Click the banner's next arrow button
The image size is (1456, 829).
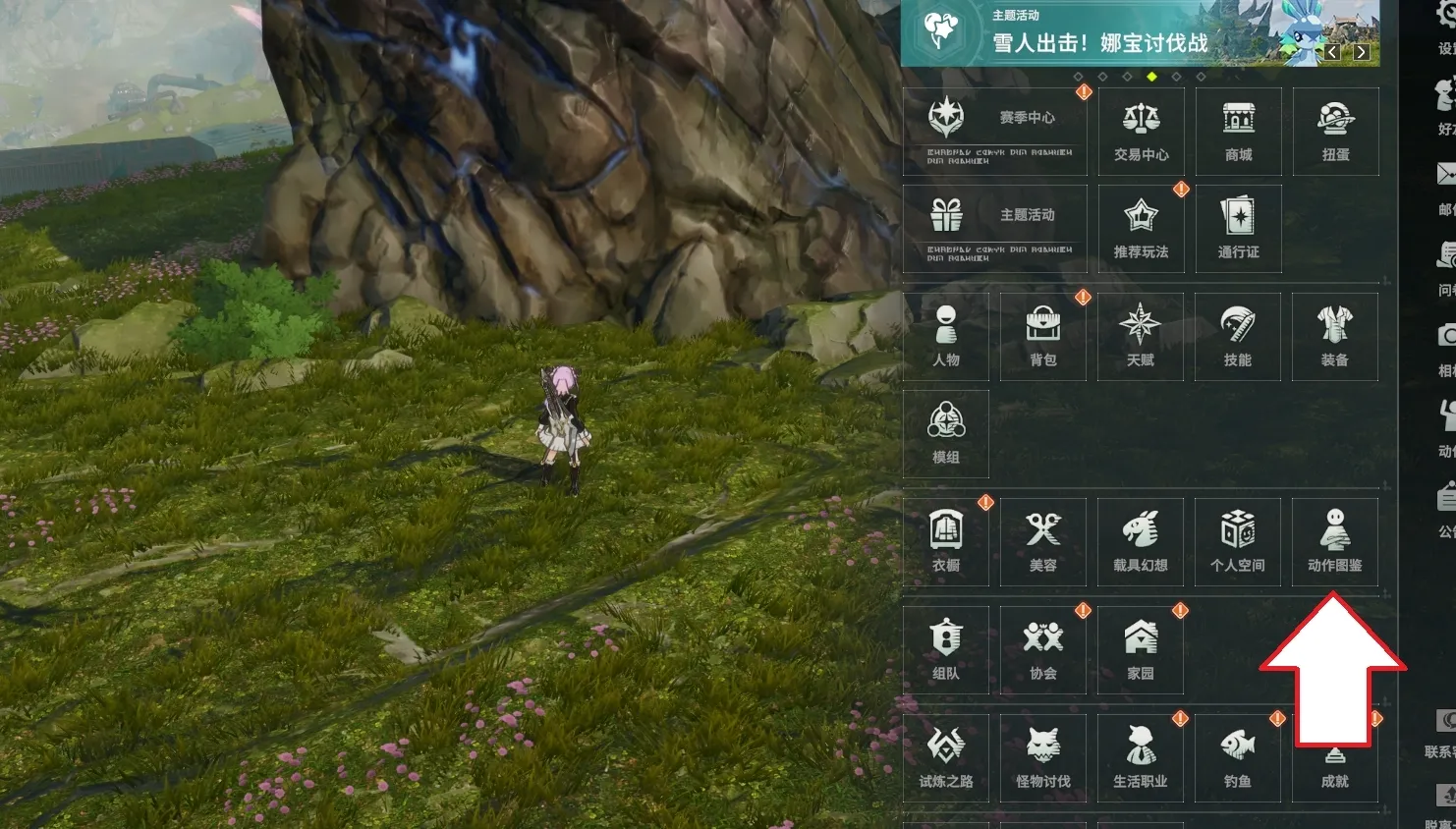click(1361, 52)
